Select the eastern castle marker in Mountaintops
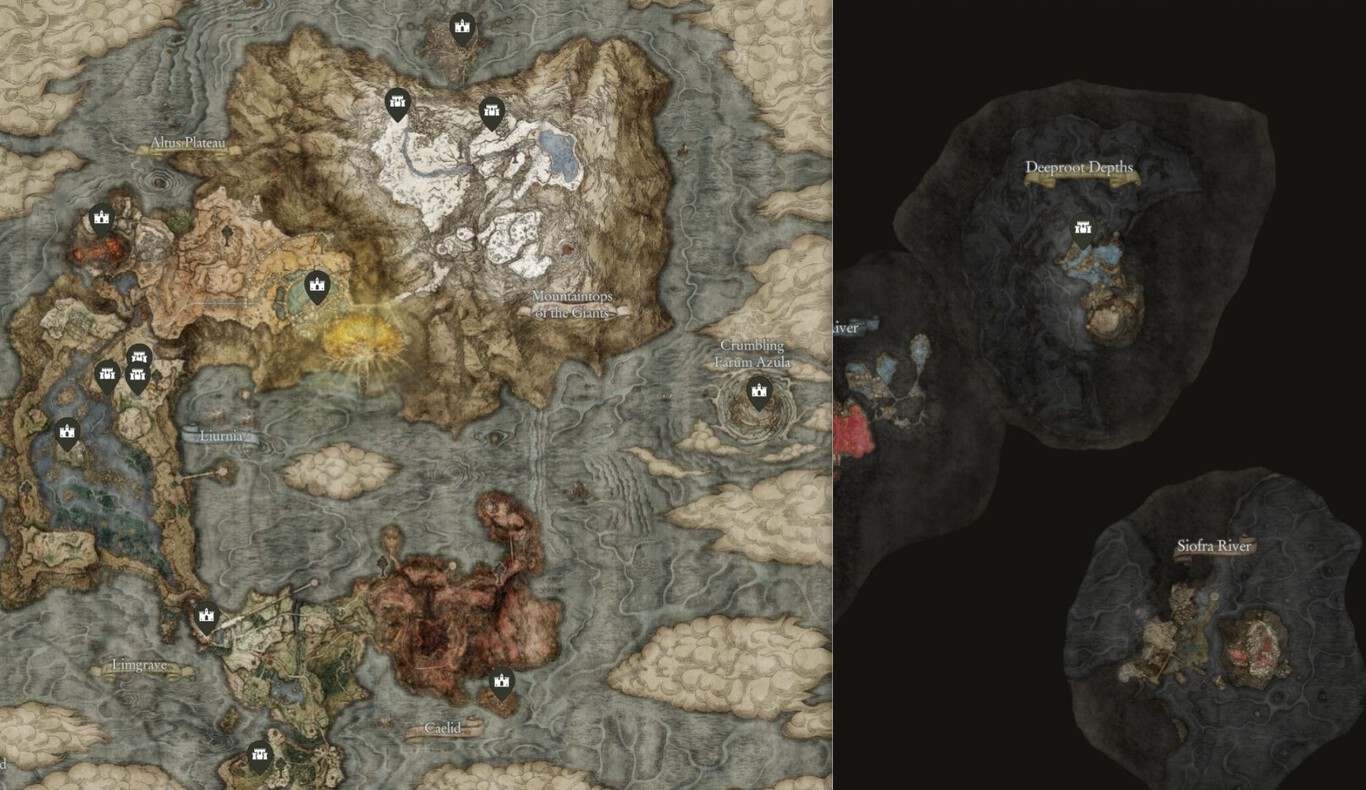The width and height of the screenshot is (1366, 790). (491, 110)
